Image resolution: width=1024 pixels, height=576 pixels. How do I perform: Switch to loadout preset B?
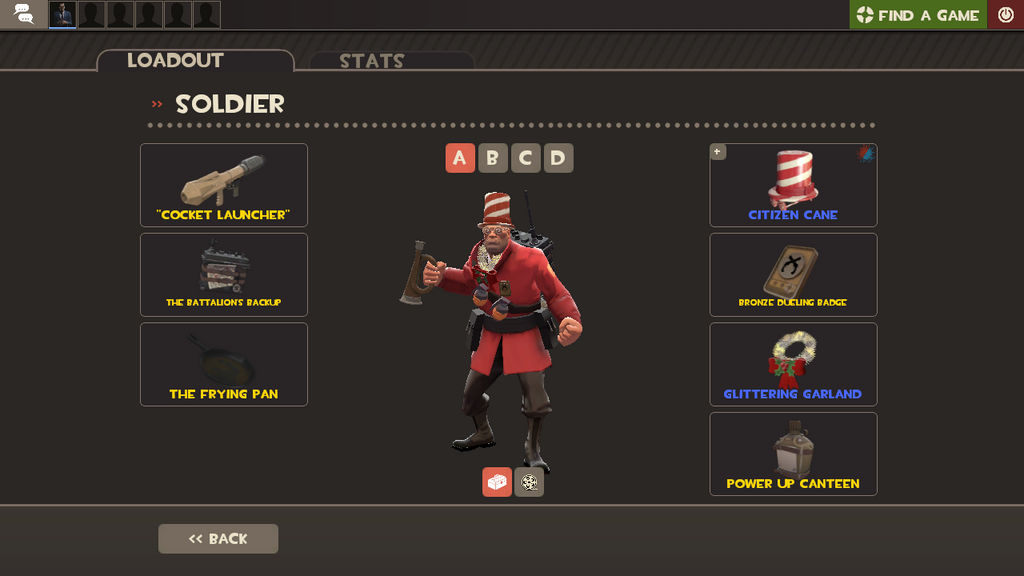[x=492, y=158]
